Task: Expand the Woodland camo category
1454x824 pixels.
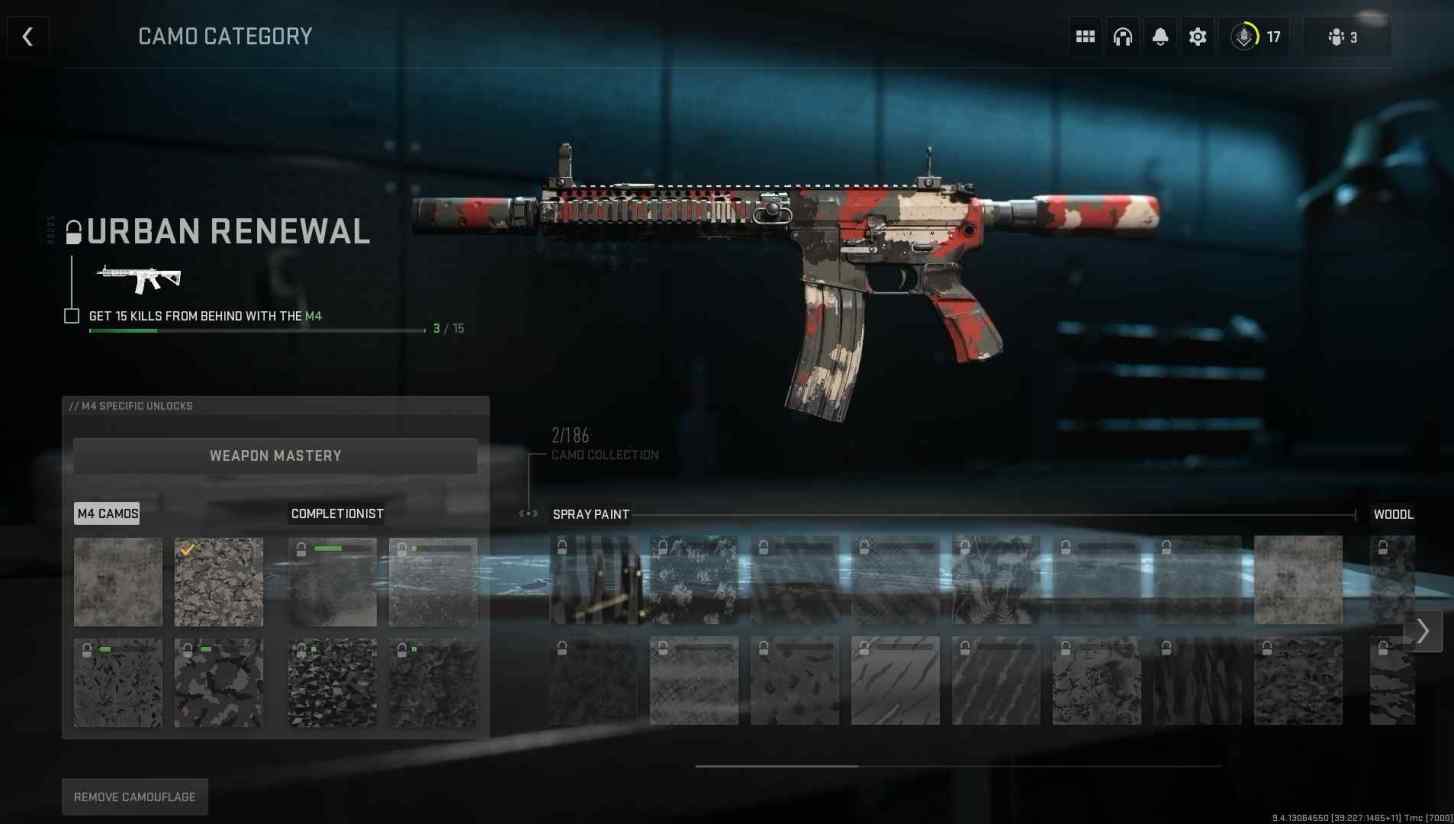Action: pos(1393,514)
